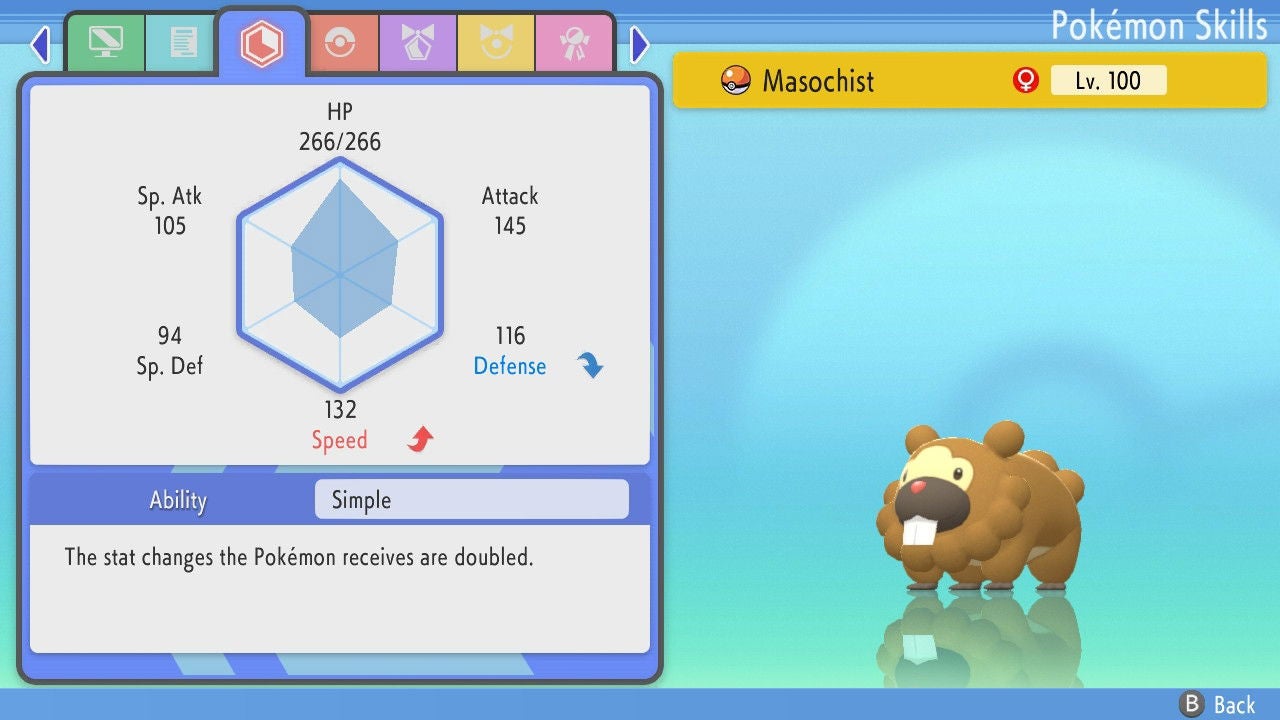
Task: Click the blue lowered arrow next to Defense
Action: [x=590, y=365]
